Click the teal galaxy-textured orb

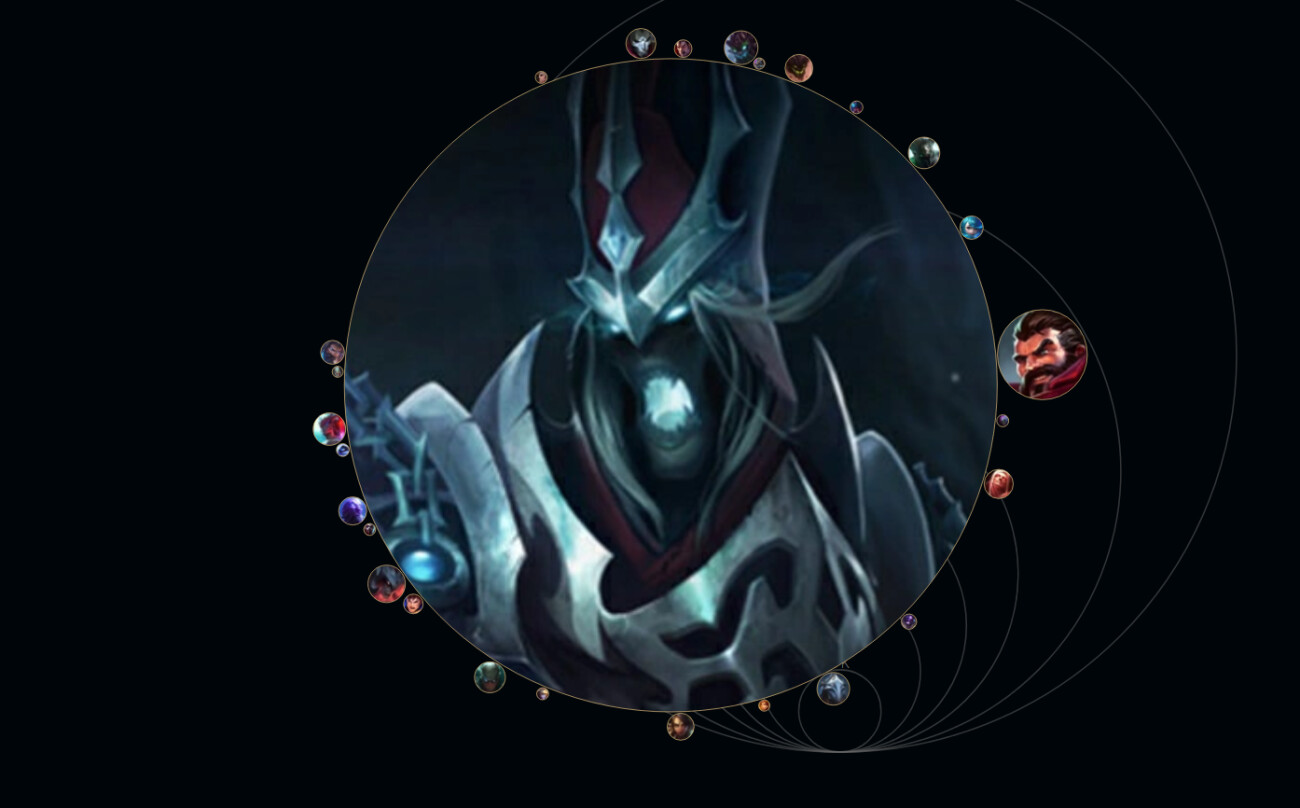pyautogui.click(x=924, y=152)
